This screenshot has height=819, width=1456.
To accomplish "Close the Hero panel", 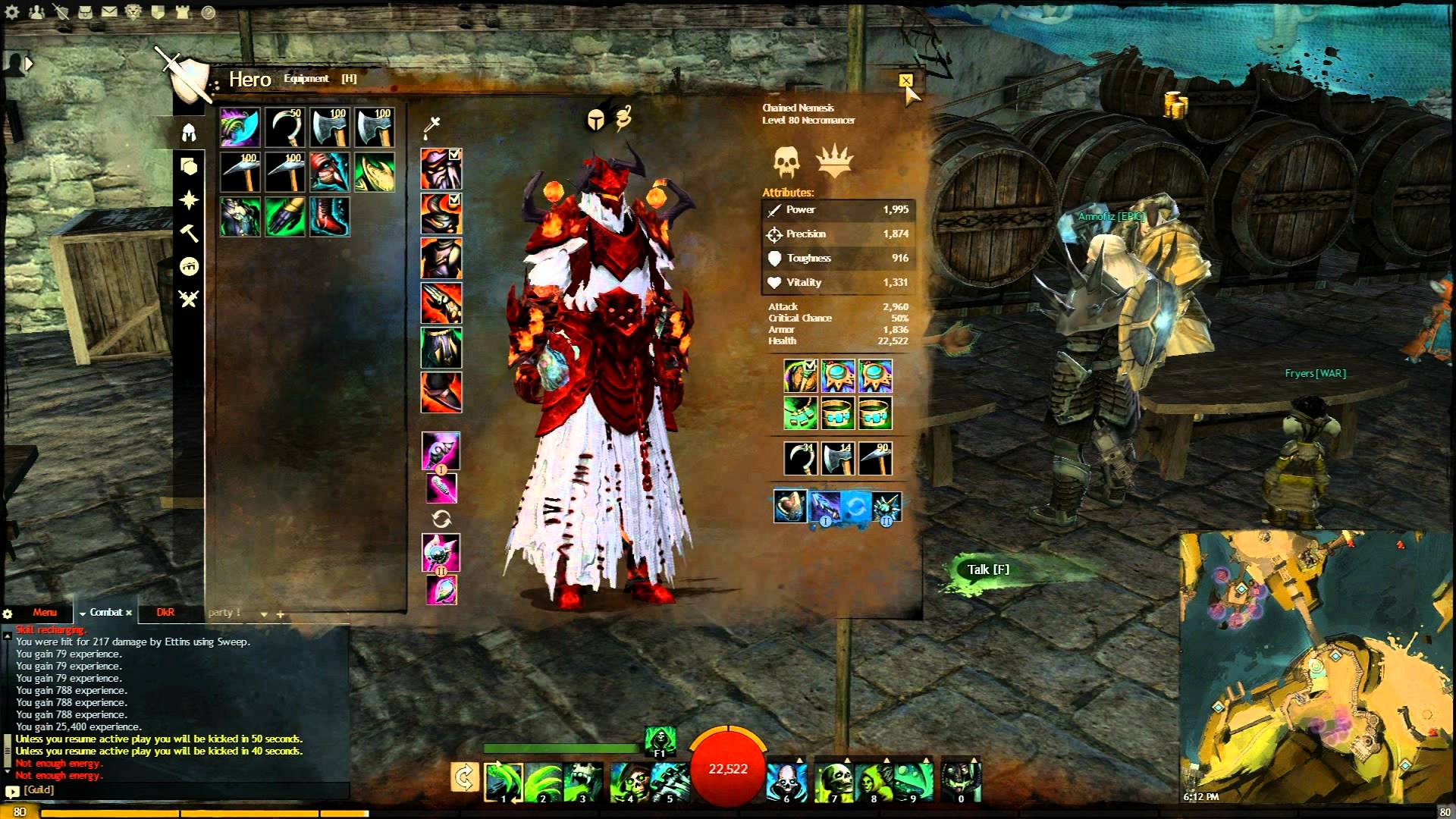I will 905,80.
